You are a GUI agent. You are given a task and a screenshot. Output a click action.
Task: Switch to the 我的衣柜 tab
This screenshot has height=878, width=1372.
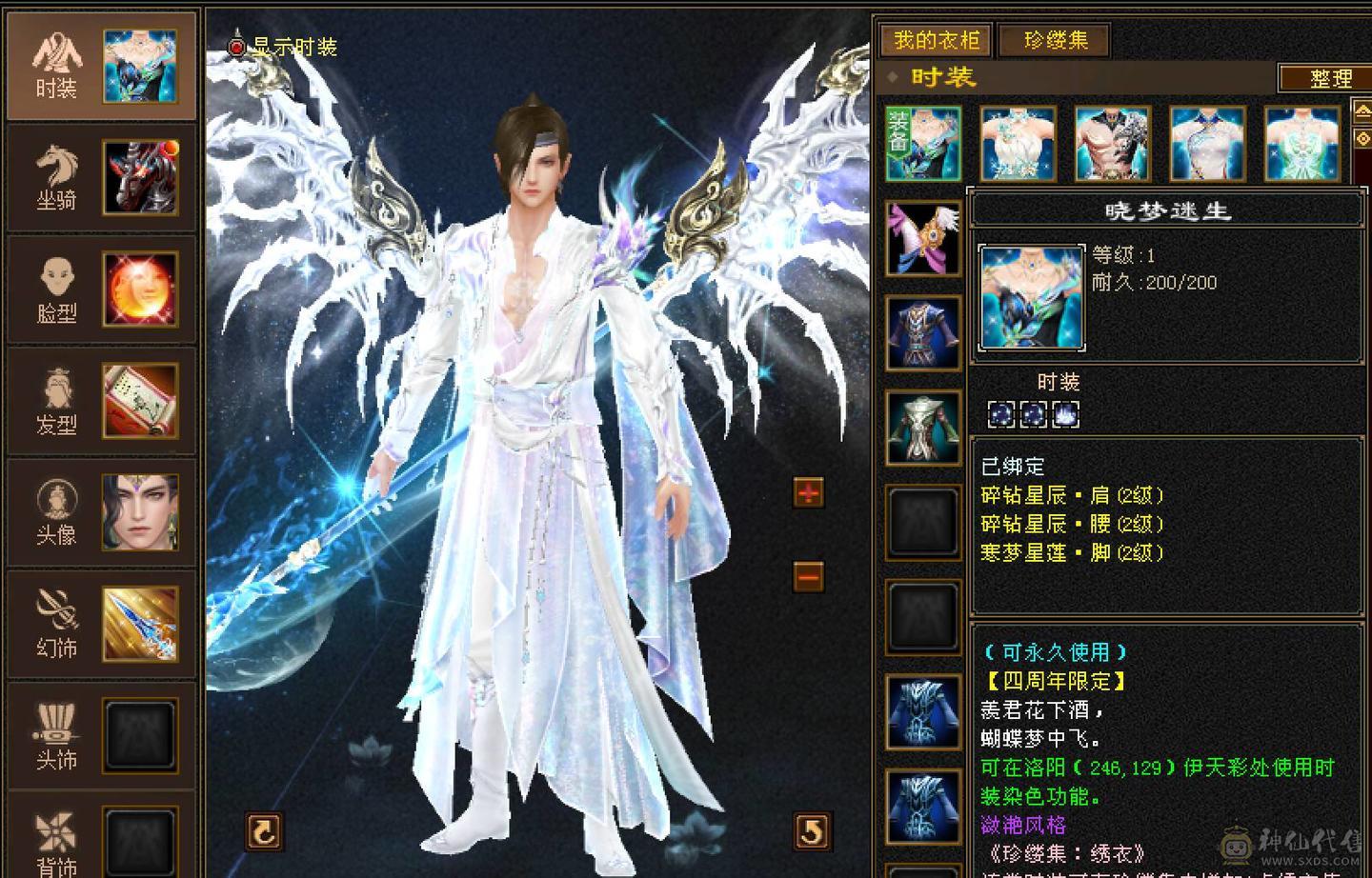(937, 41)
